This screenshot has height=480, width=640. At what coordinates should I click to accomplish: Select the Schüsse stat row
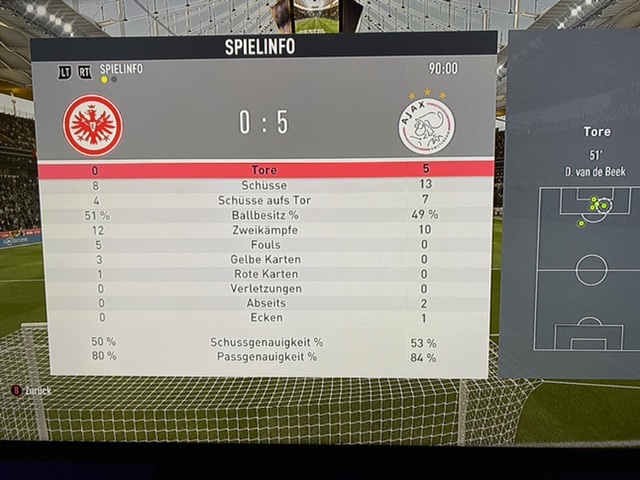[x=265, y=185]
